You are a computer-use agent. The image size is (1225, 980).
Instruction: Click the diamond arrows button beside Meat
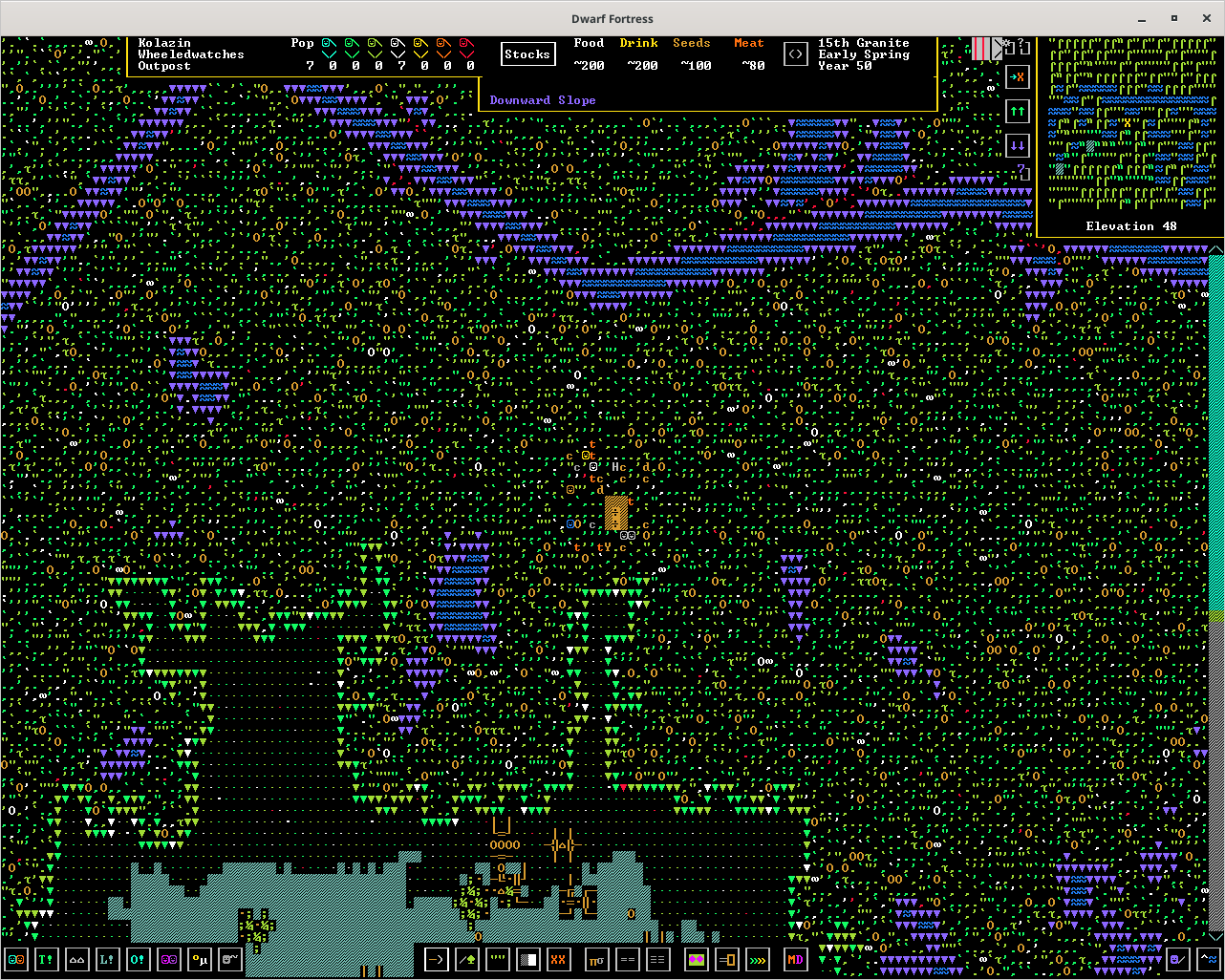coord(796,54)
